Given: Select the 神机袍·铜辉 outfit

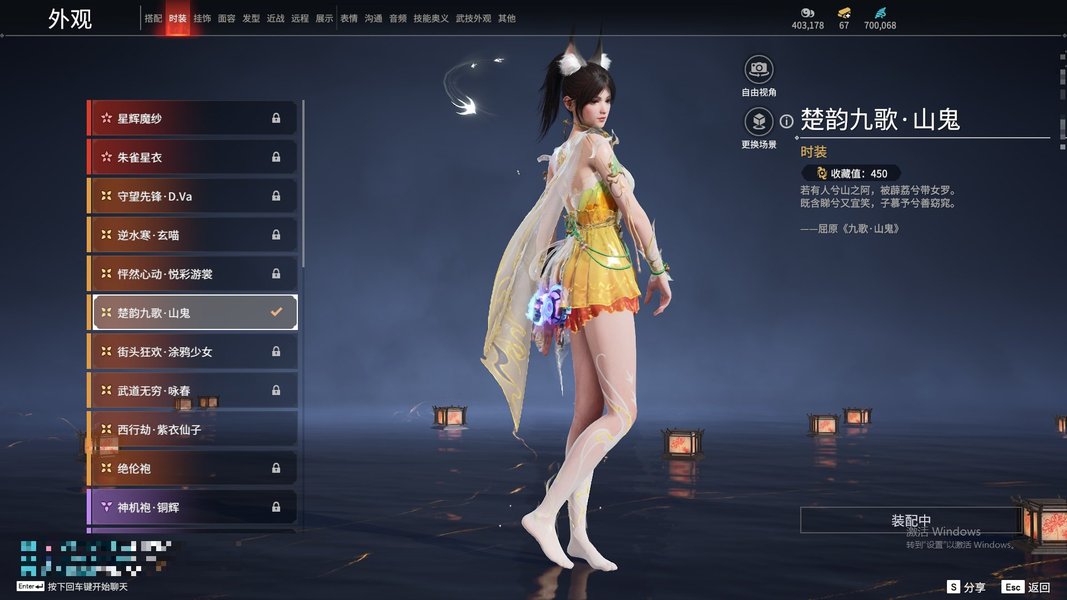Looking at the screenshot, I should [x=192, y=507].
